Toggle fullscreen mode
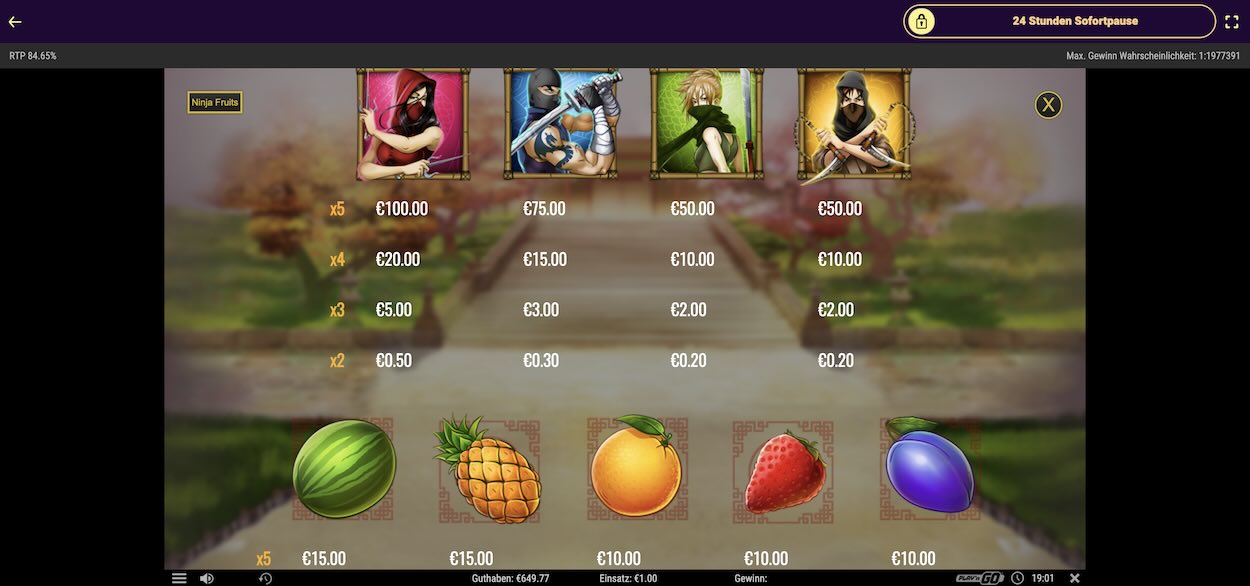1250x586 pixels. pos(1232,21)
